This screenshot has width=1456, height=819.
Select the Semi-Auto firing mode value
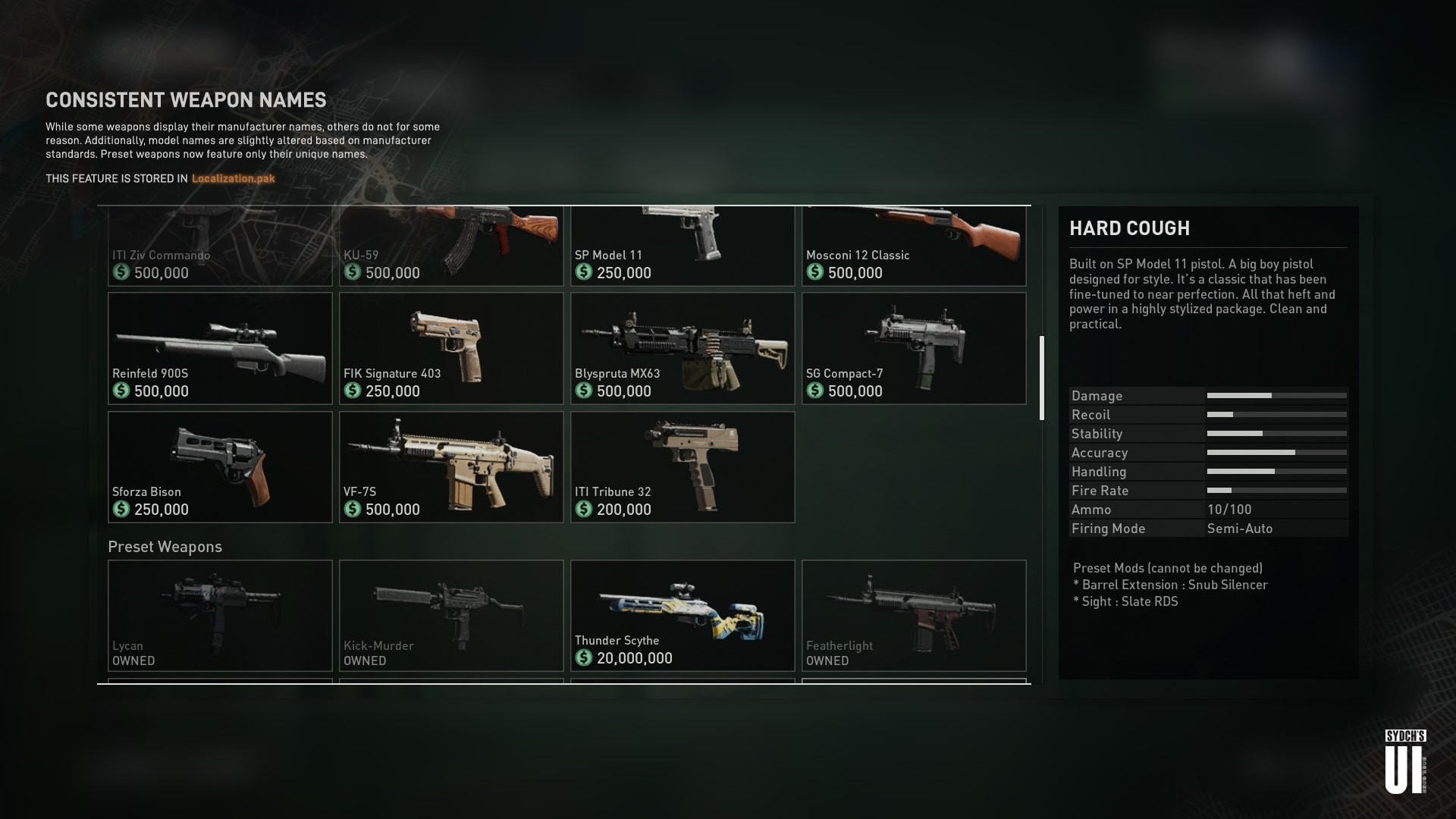click(x=1242, y=529)
